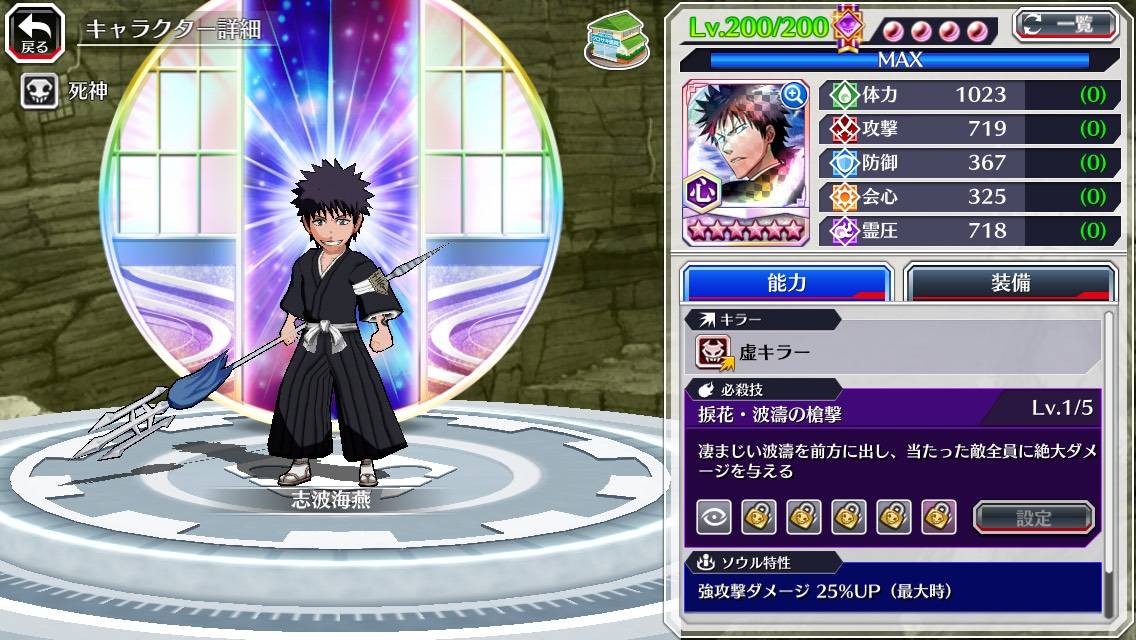Screen dimensions: 1136x640
Task: Click the ability panel scrollbar
Action: pyautogui.click(x=1109, y=460)
